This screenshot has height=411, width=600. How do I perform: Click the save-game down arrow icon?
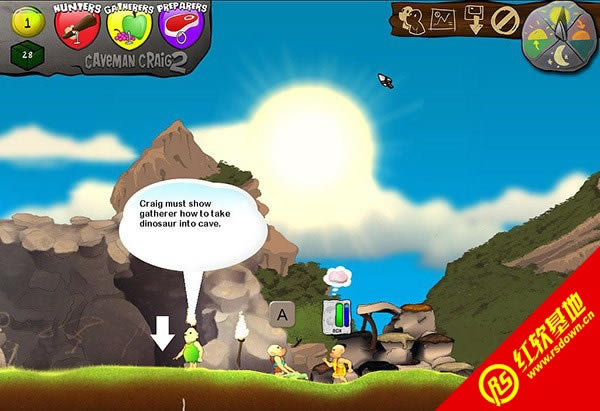(x=474, y=19)
